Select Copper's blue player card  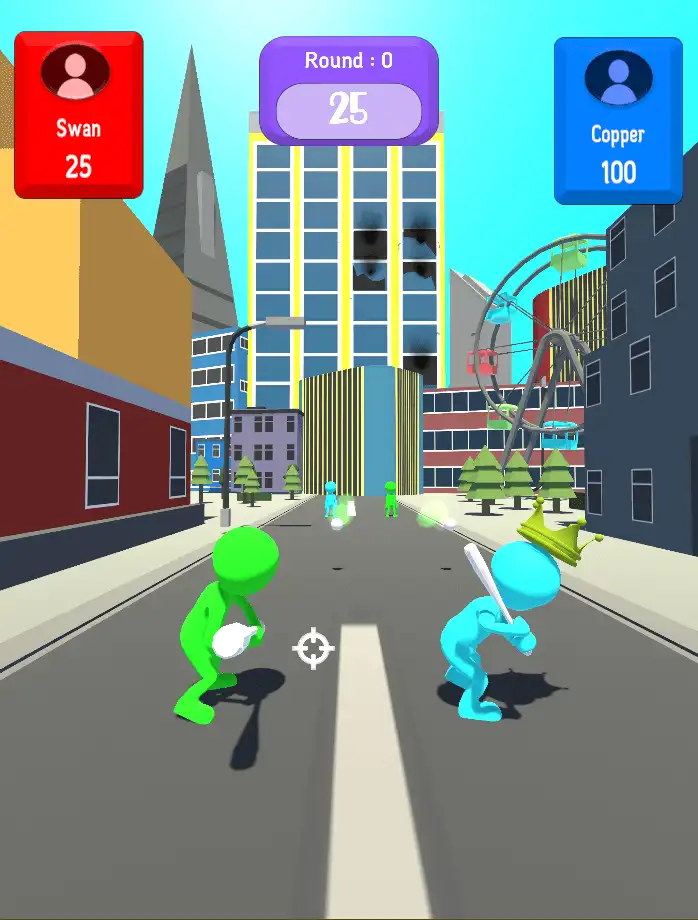[618, 120]
